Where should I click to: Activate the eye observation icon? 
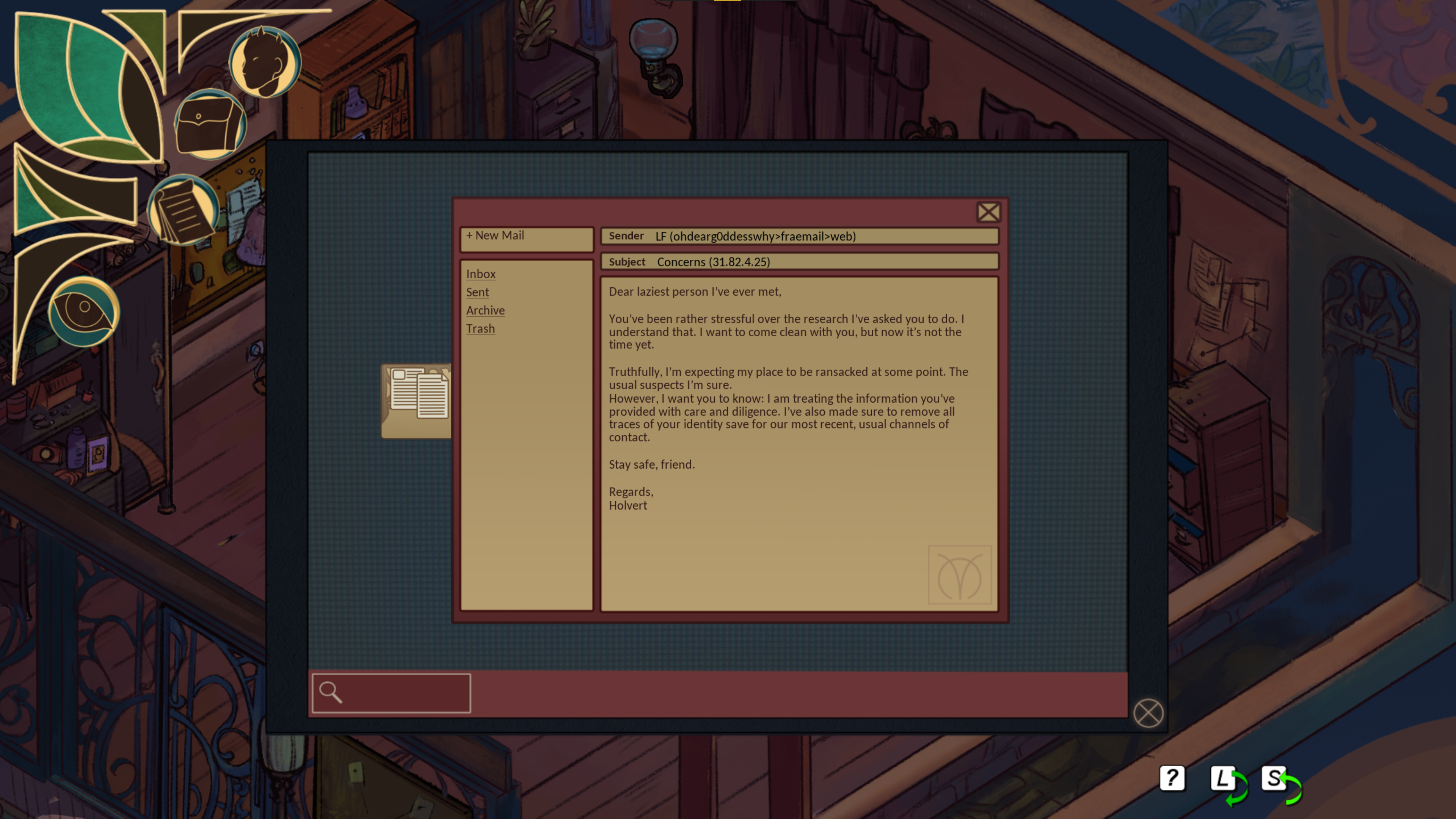pyautogui.click(x=84, y=311)
